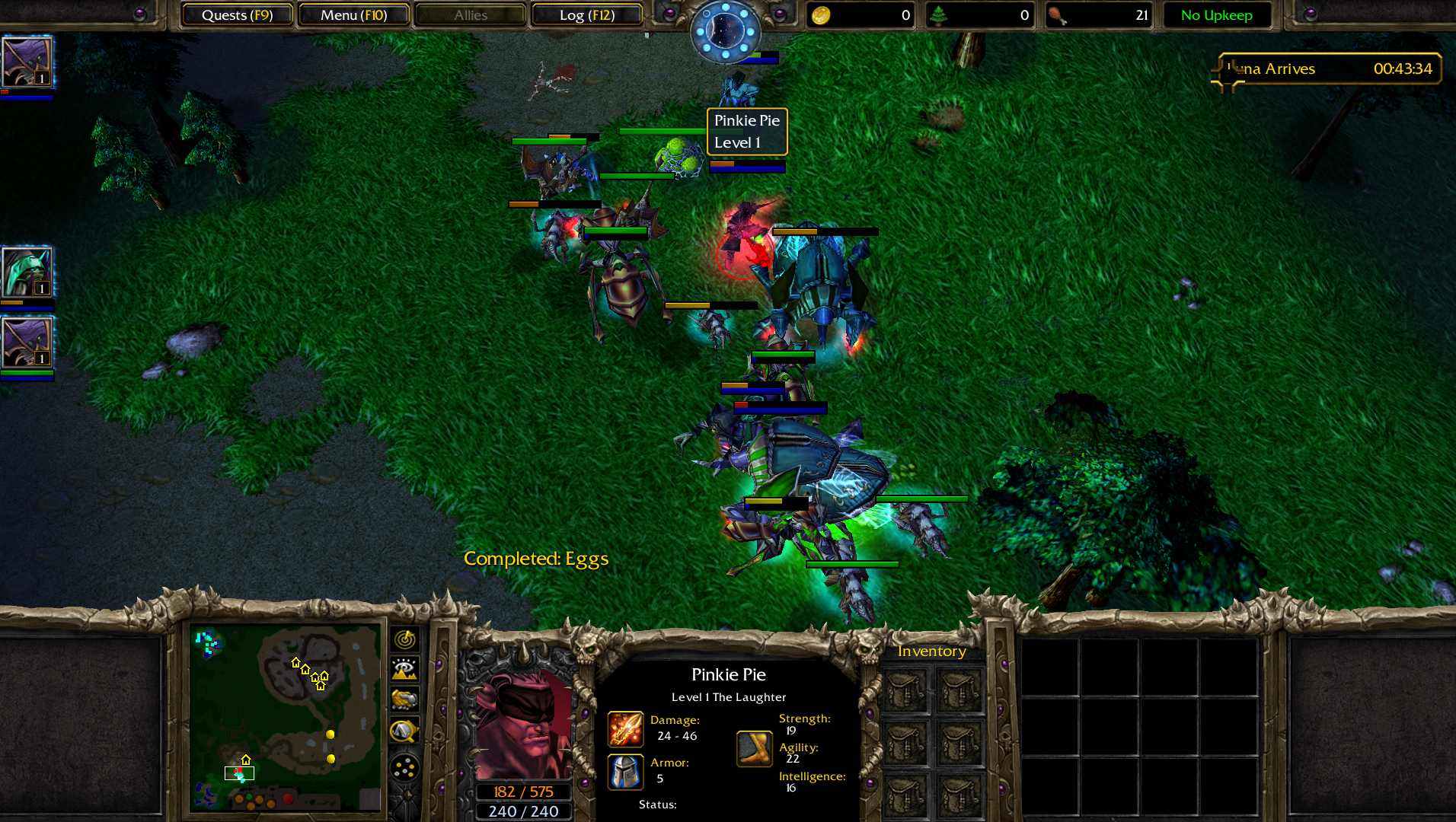The height and width of the screenshot is (822, 1456).
Task: Toggle minimap terrain display
Action: pos(404,669)
